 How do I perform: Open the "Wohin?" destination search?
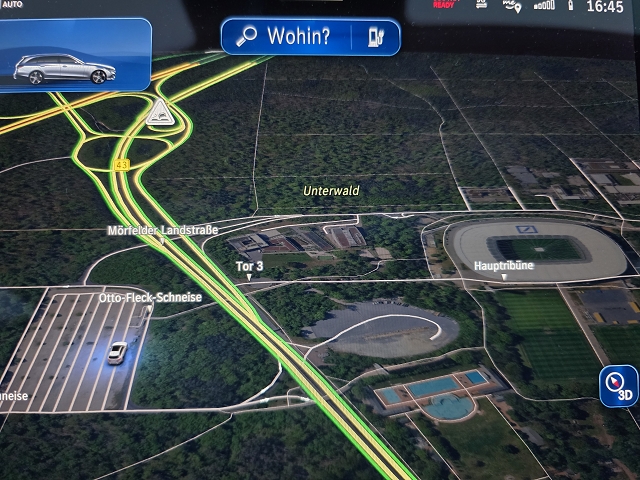coord(286,37)
